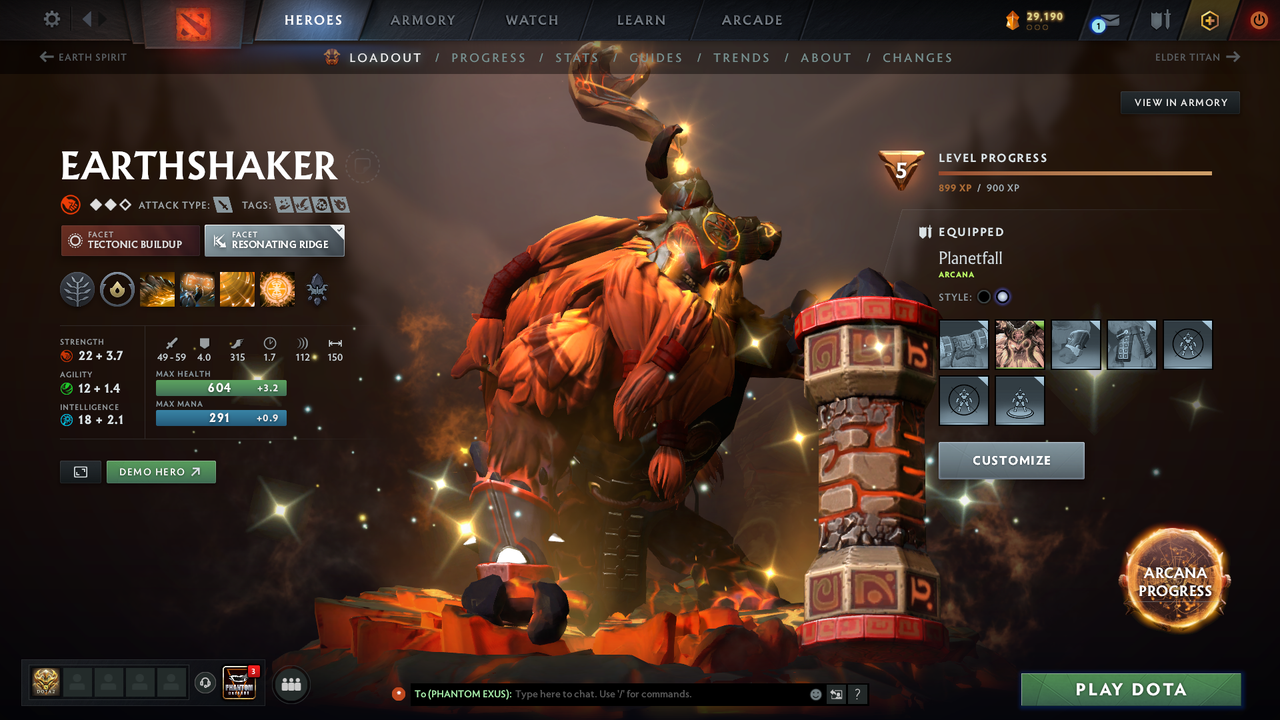Select the Tectonic Buildup facet
This screenshot has height=720, width=1280.
pyautogui.click(x=130, y=240)
